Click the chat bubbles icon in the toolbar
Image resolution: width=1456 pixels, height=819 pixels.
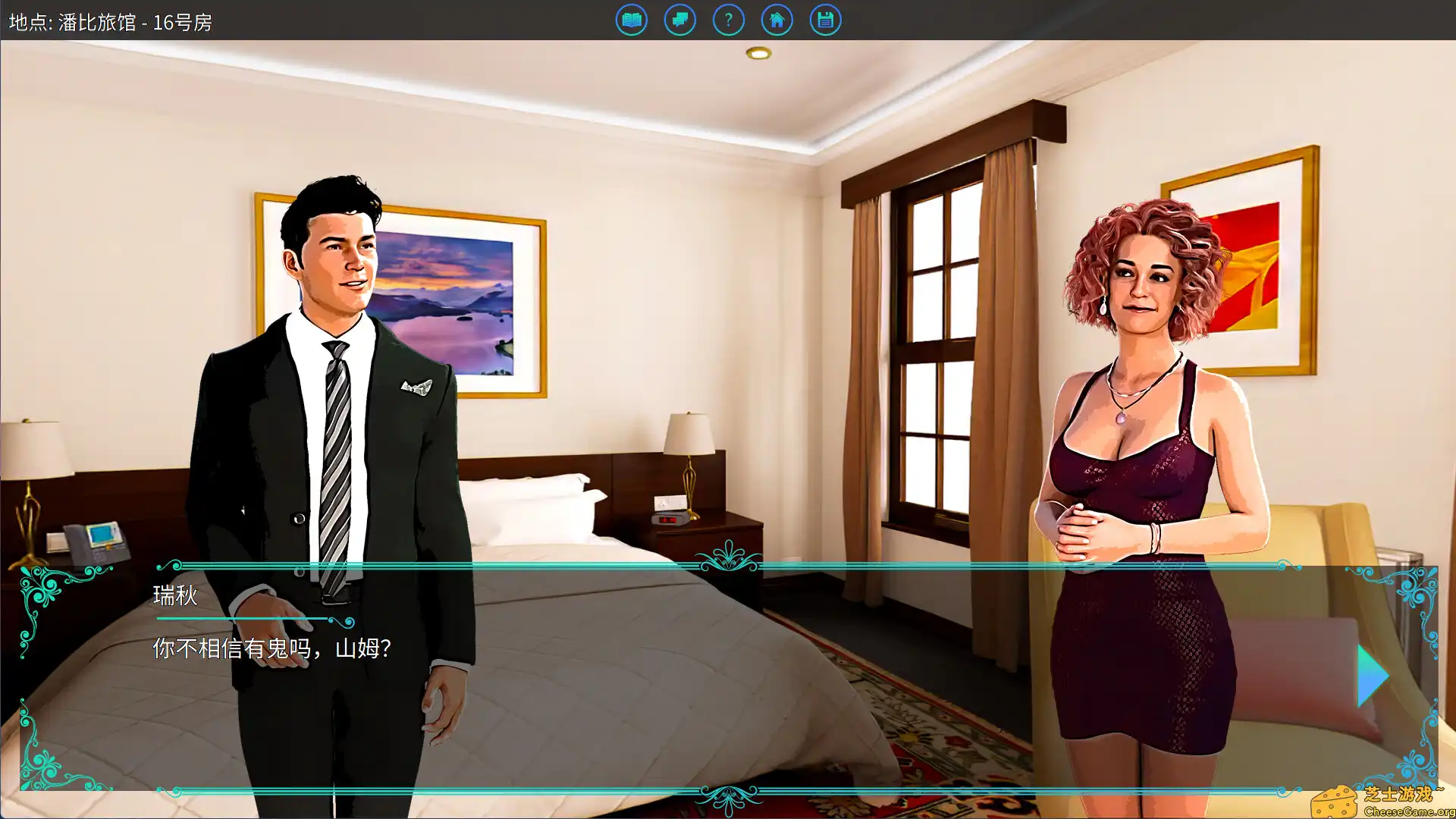point(680,20)
